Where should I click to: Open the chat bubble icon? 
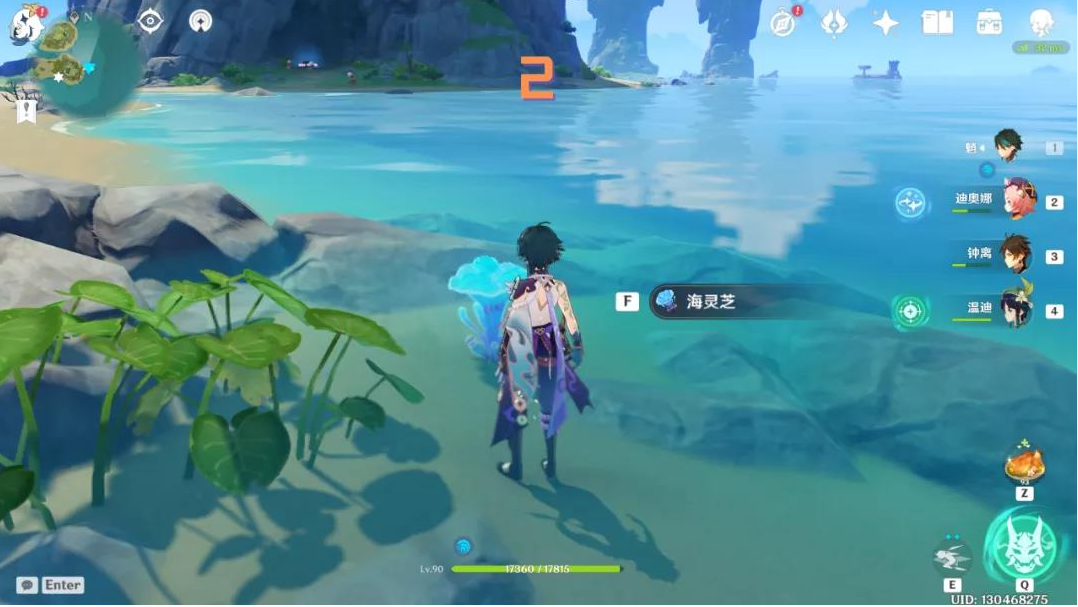[x=27, y=585]
